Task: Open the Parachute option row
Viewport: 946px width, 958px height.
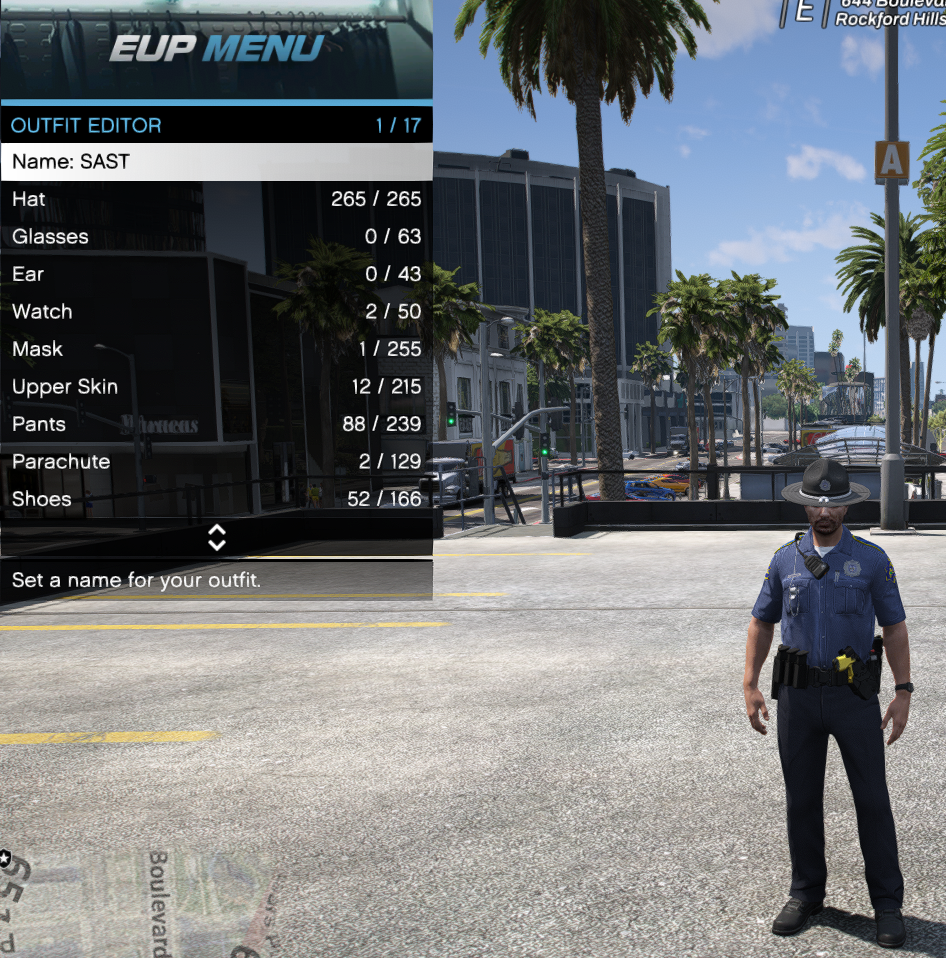Action: (216, 462)
